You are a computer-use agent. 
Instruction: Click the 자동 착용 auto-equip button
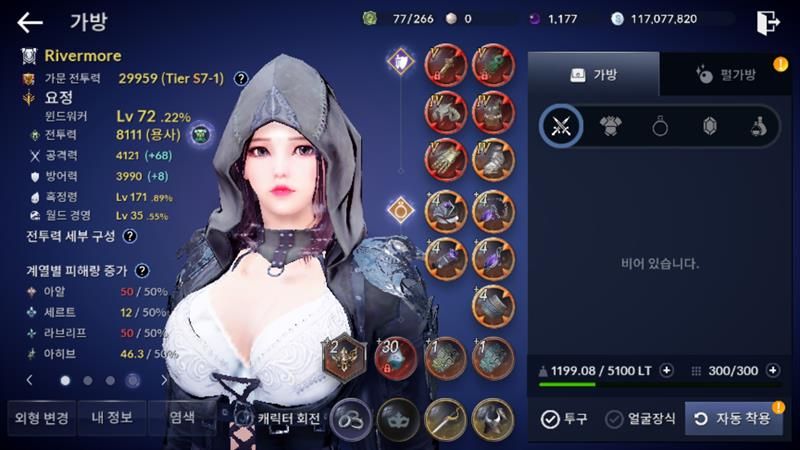733,418
